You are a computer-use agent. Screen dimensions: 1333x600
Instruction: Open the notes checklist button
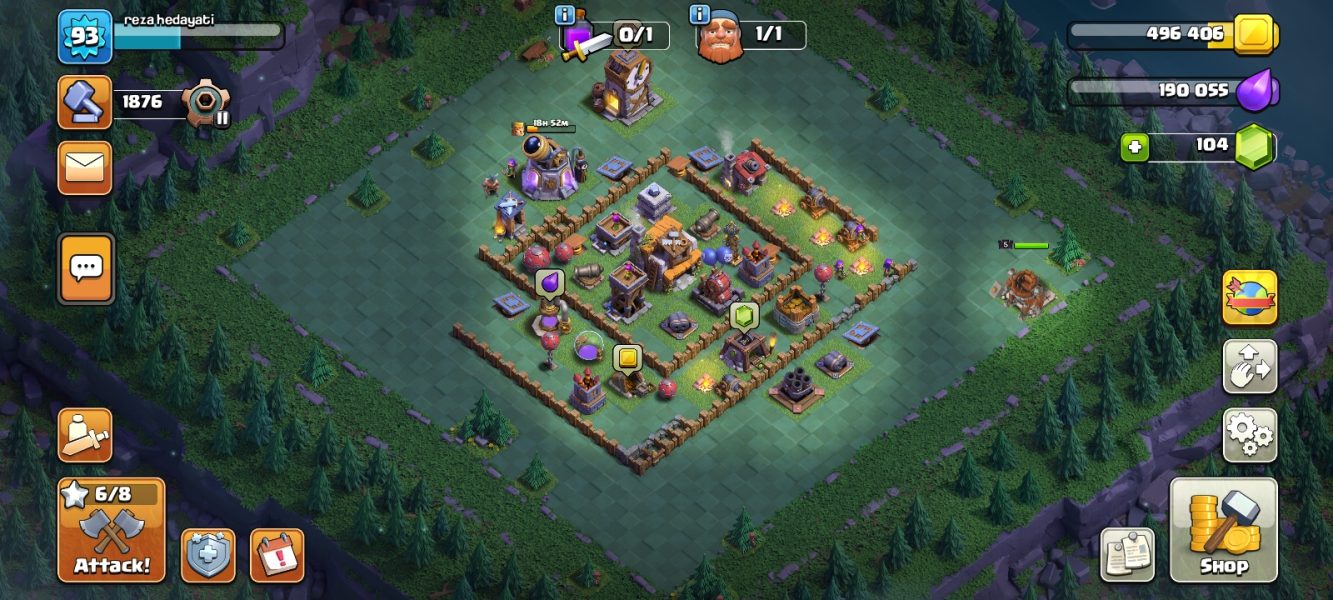click(x=1128, y=554)
